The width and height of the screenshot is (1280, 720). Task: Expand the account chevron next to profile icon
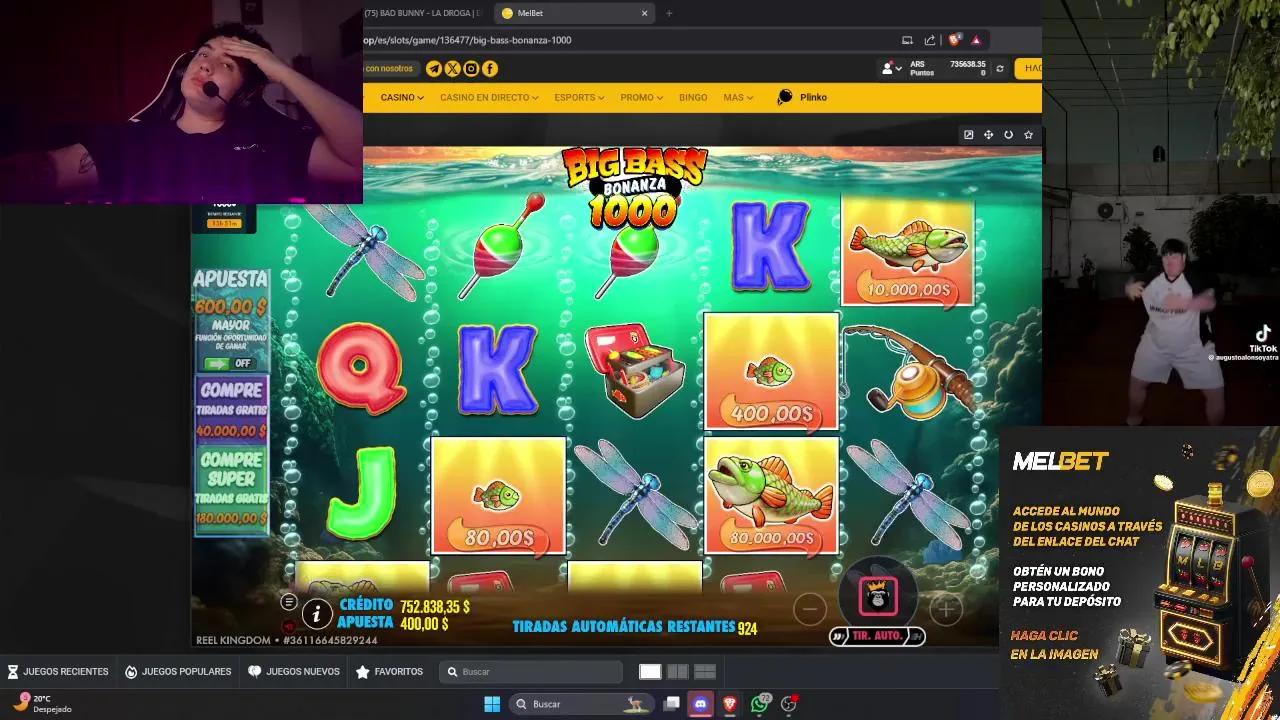tap(900, 69)
